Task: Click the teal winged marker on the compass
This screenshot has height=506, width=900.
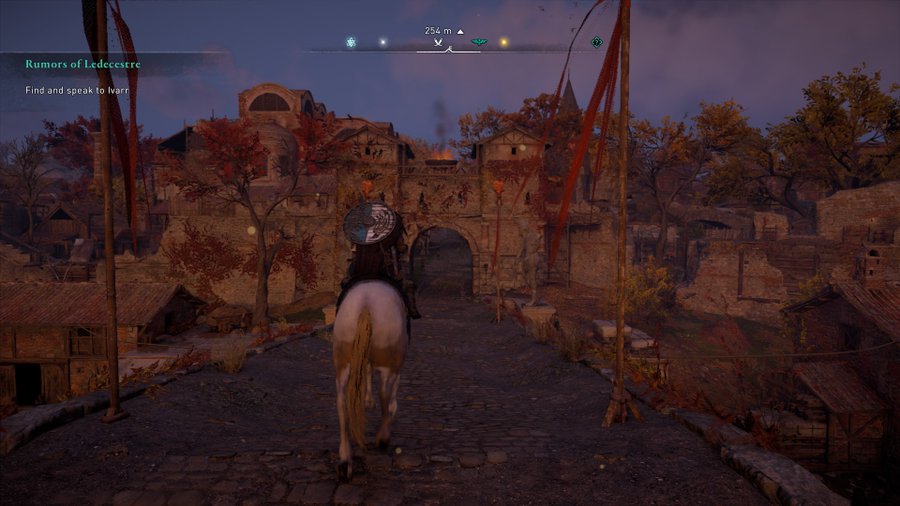Action: click(x=479, y=42)
